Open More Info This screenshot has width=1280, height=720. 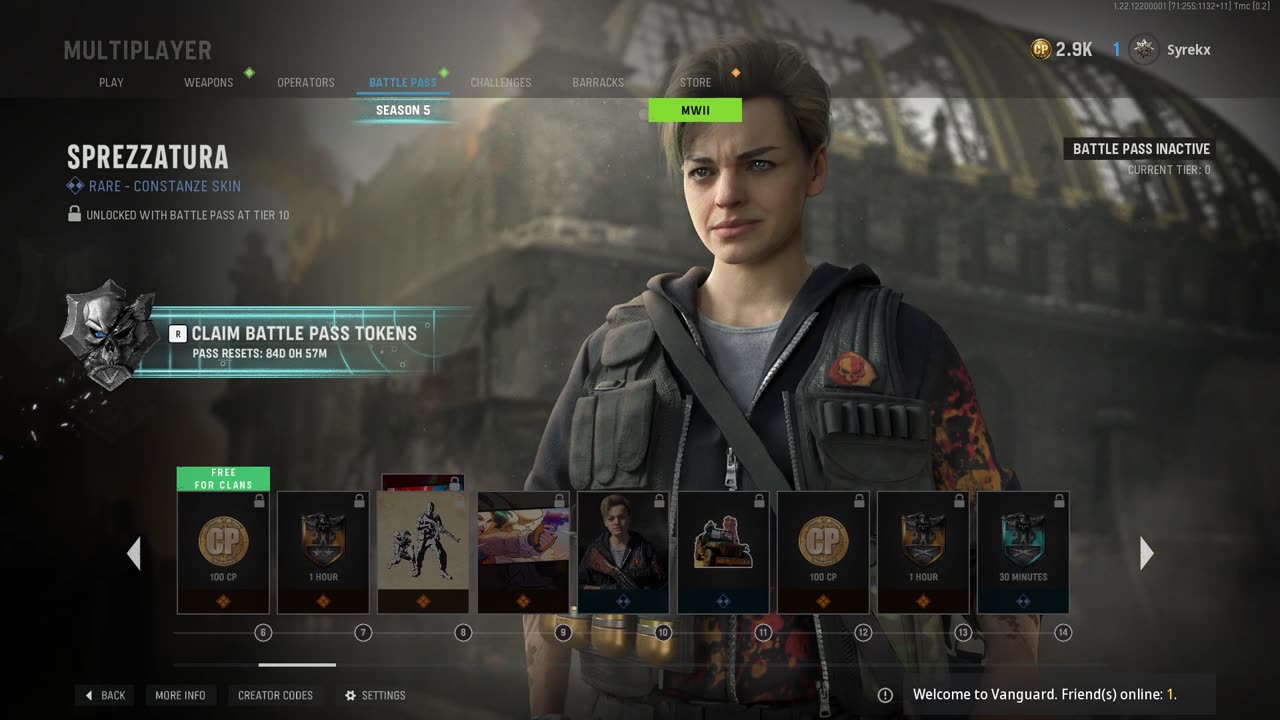(180, 695)
